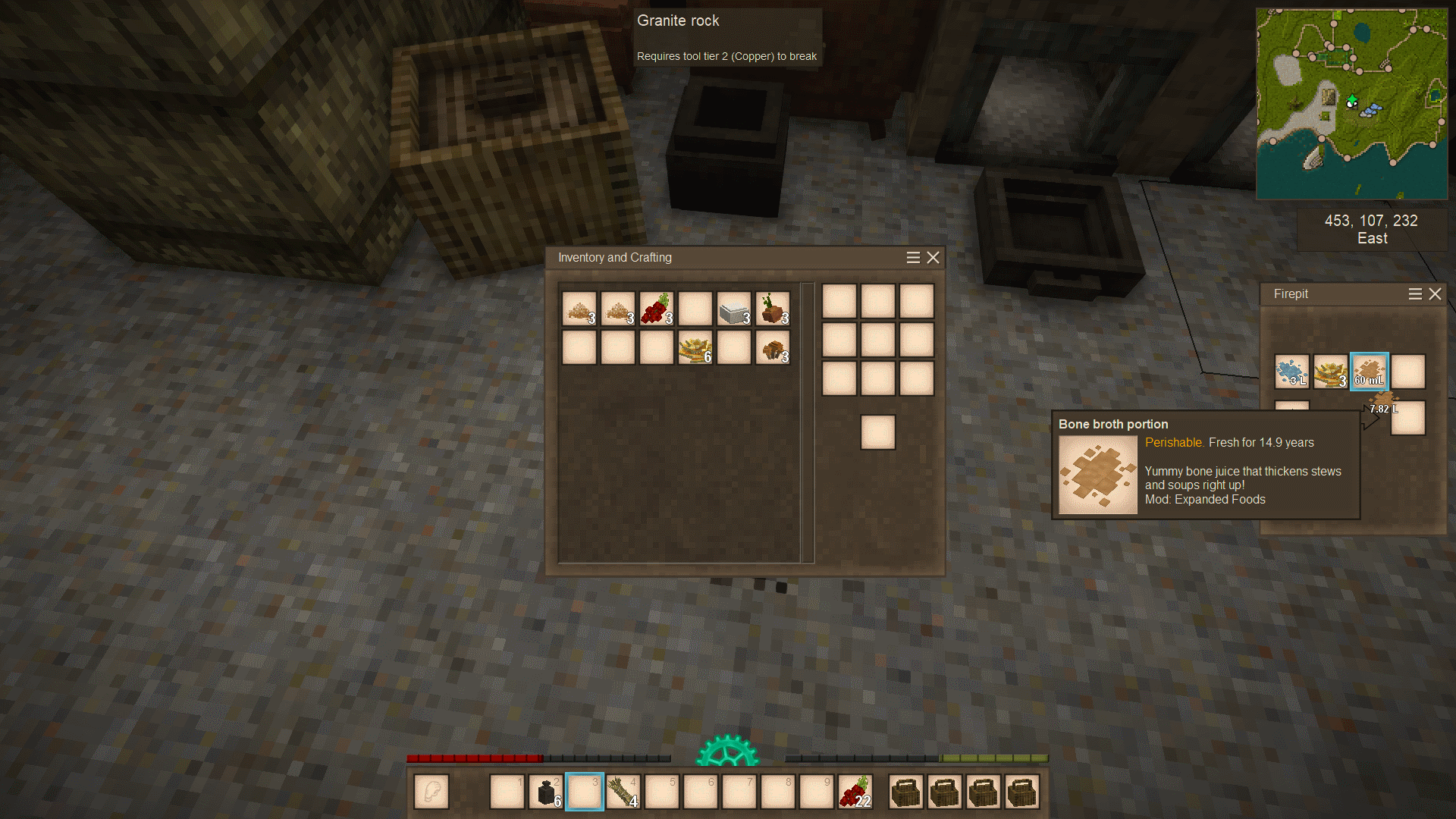Select the sprouting root item stack
1456x819 pixels.
coord(773,309)
